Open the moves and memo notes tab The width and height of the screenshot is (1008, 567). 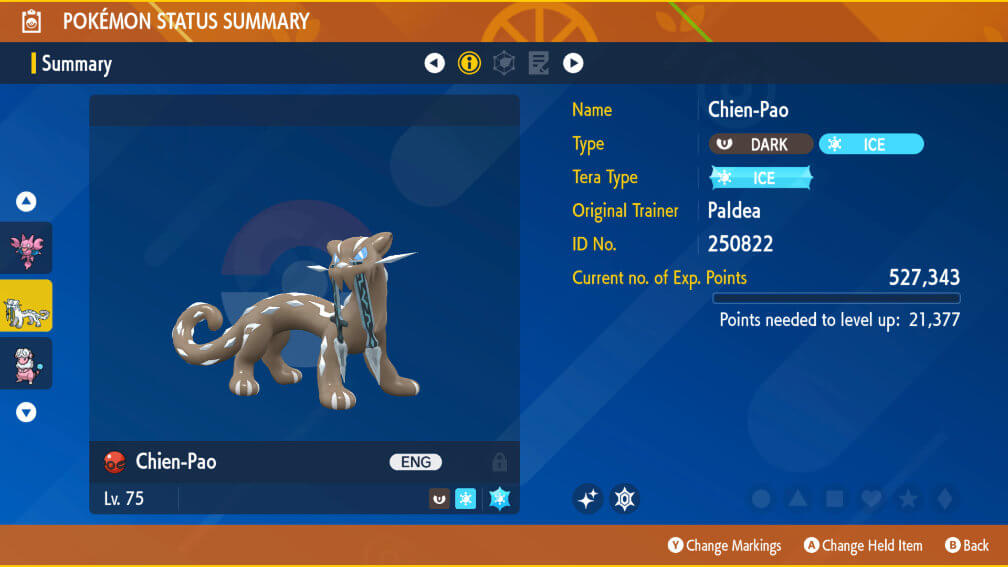(x=538, y=63)
